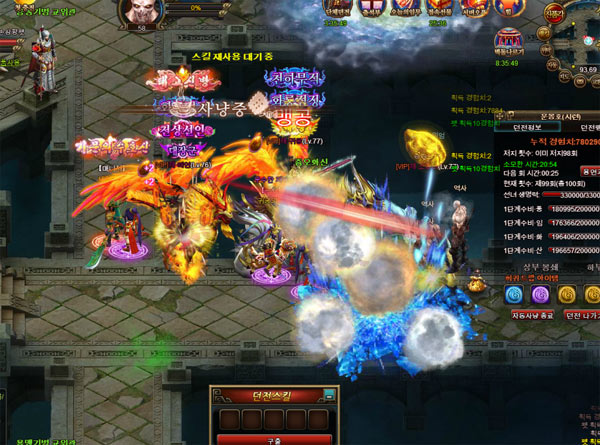Click the red button beside 다음 회 시간
Image resolution: width=600 pixels, height=445 pixels.
pyautogui.click(x=588, y=172)
